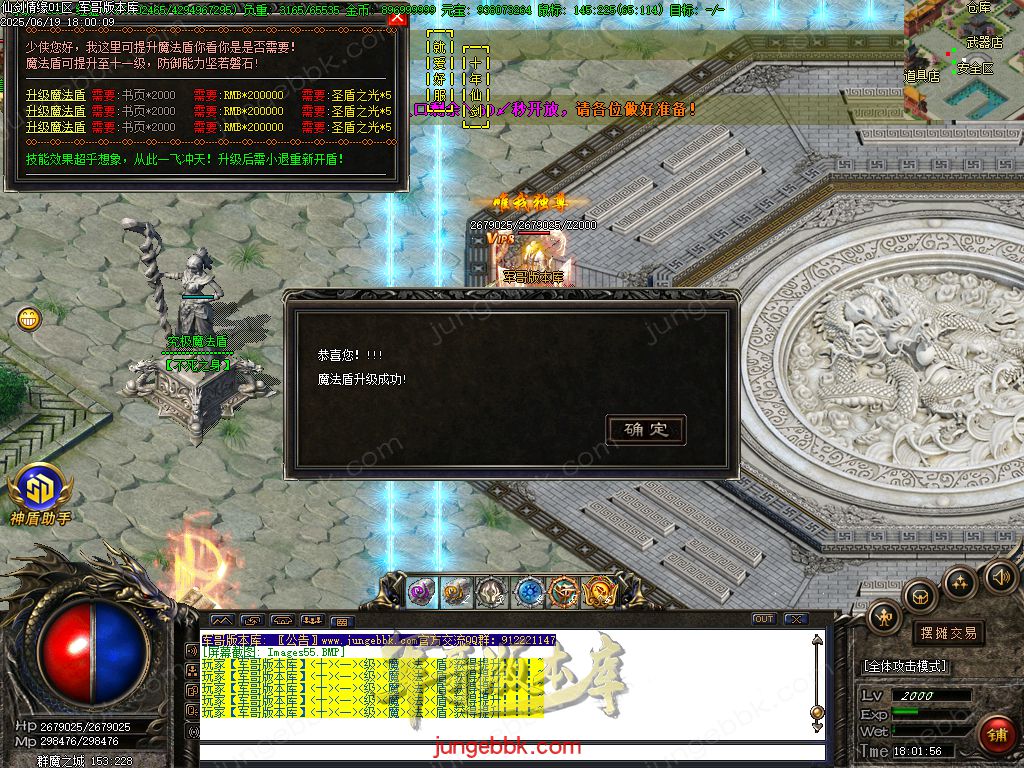
Task: Open the 神盾助手 assistant
Action: (41, 489)
